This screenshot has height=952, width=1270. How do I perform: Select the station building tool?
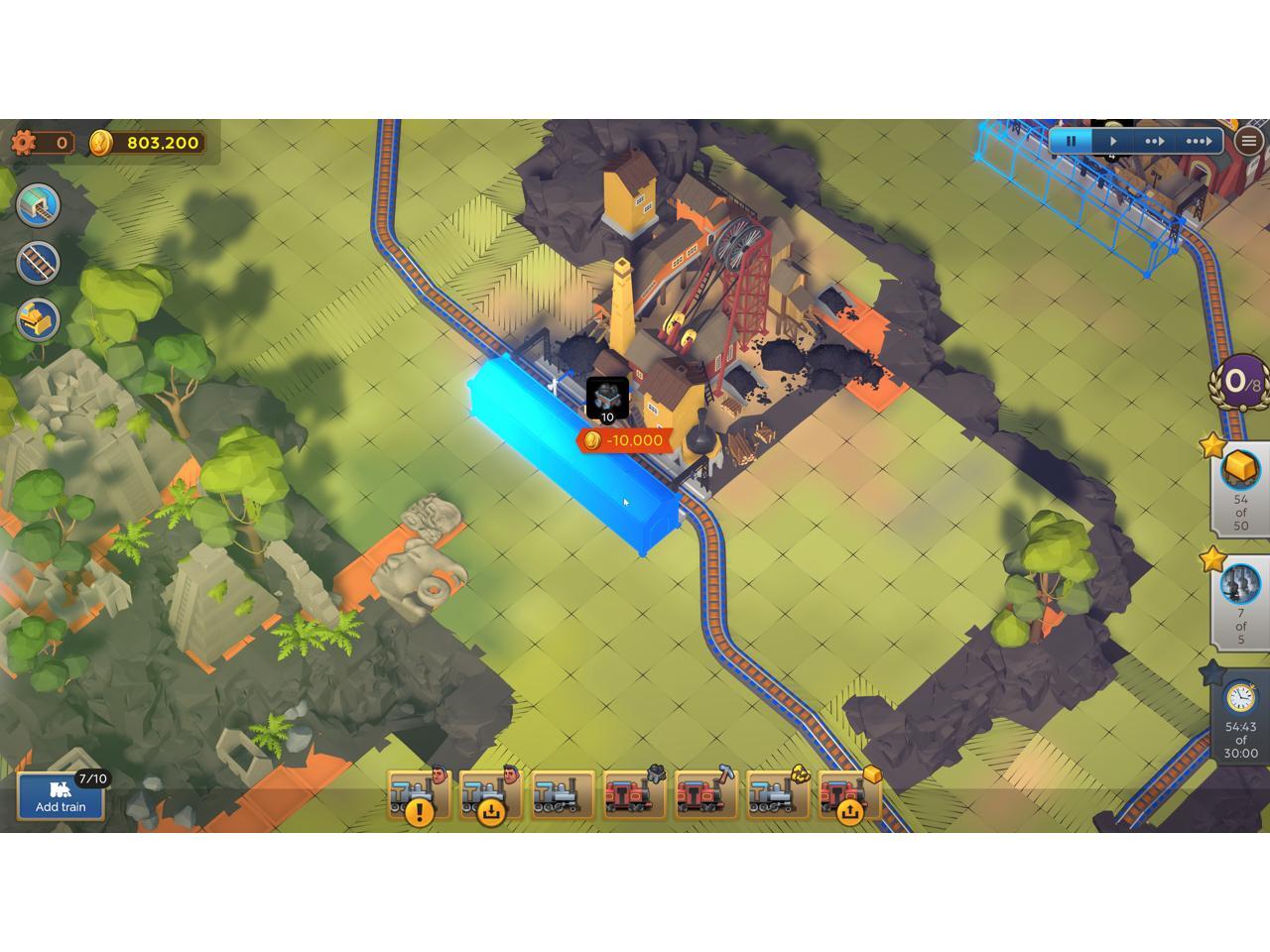pos(39,205)
